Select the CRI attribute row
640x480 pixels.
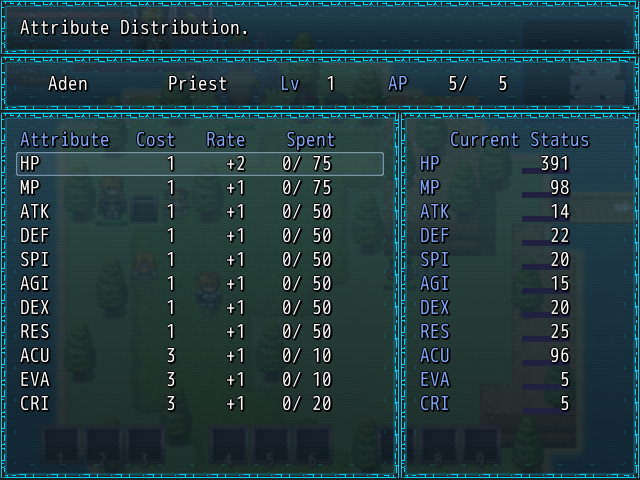[200, 404]
